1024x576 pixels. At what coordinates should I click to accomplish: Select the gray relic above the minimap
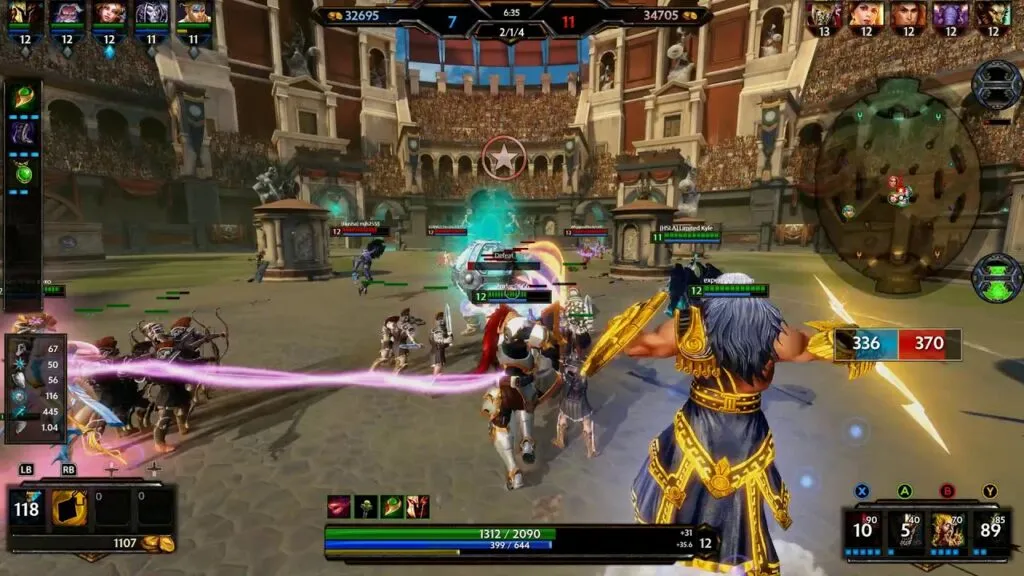tap(996, 84)
